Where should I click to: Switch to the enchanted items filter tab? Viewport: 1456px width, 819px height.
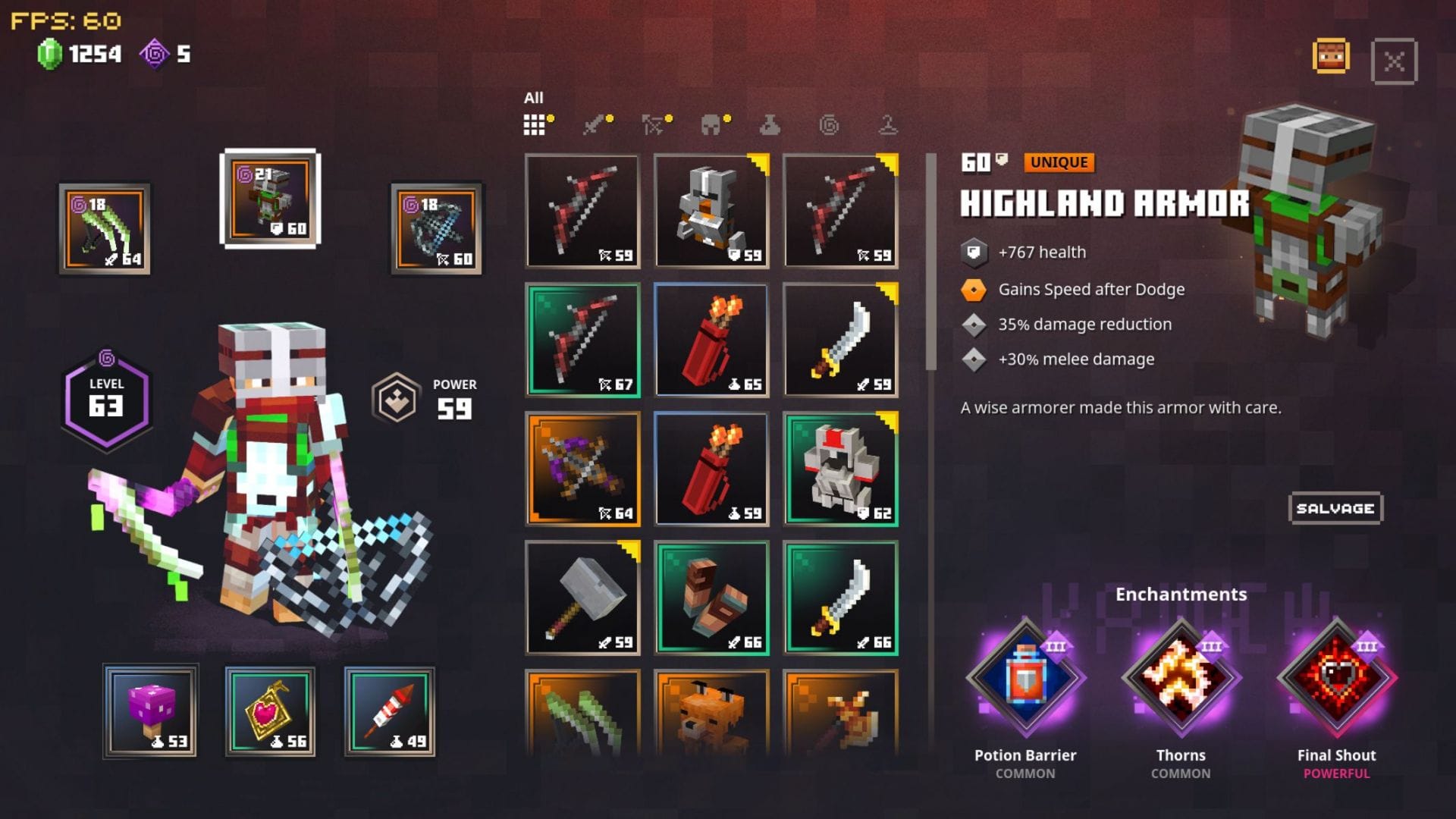pos(829,125)
